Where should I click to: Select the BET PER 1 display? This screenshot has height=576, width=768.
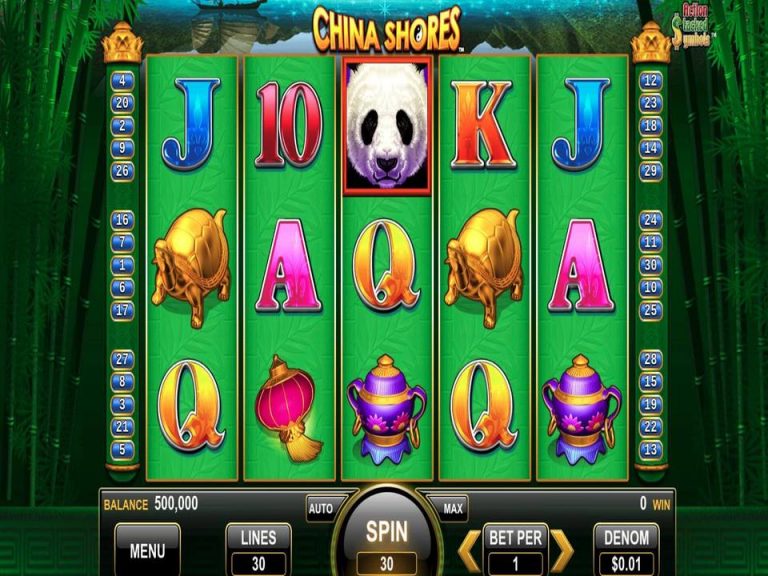(515, 549)
